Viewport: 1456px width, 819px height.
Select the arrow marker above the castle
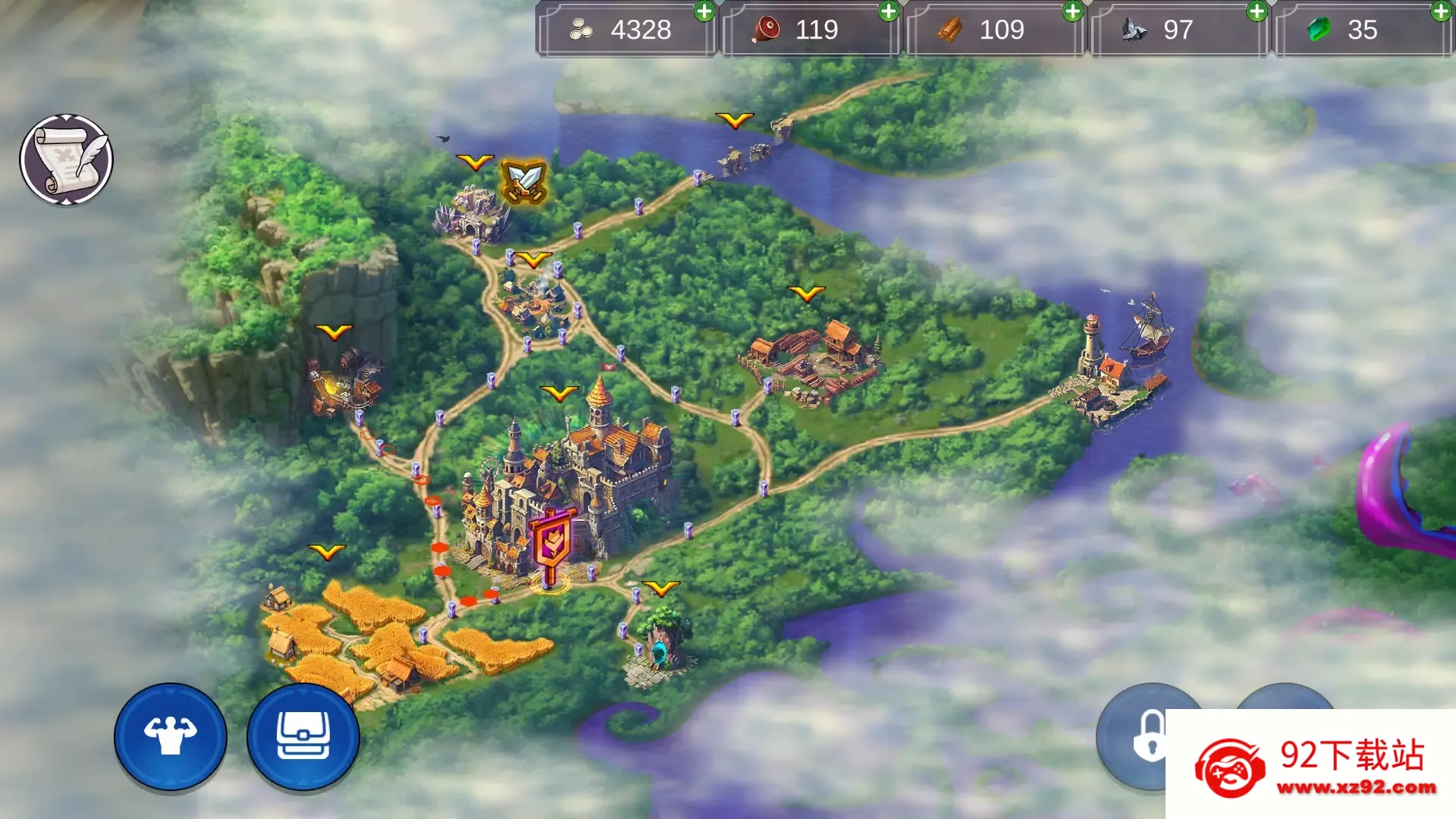coord(560,393)
